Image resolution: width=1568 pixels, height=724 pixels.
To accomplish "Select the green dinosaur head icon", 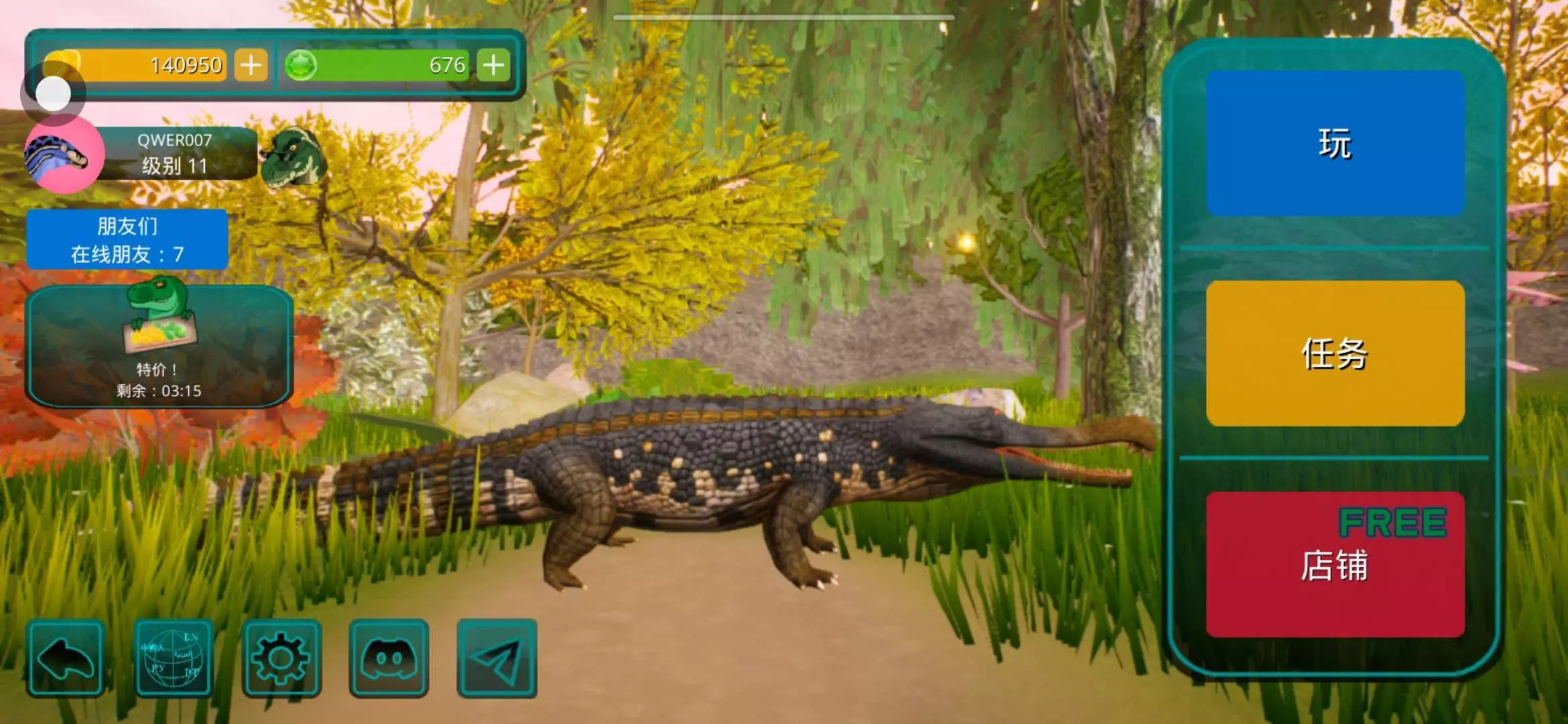I will pos(293,158).
